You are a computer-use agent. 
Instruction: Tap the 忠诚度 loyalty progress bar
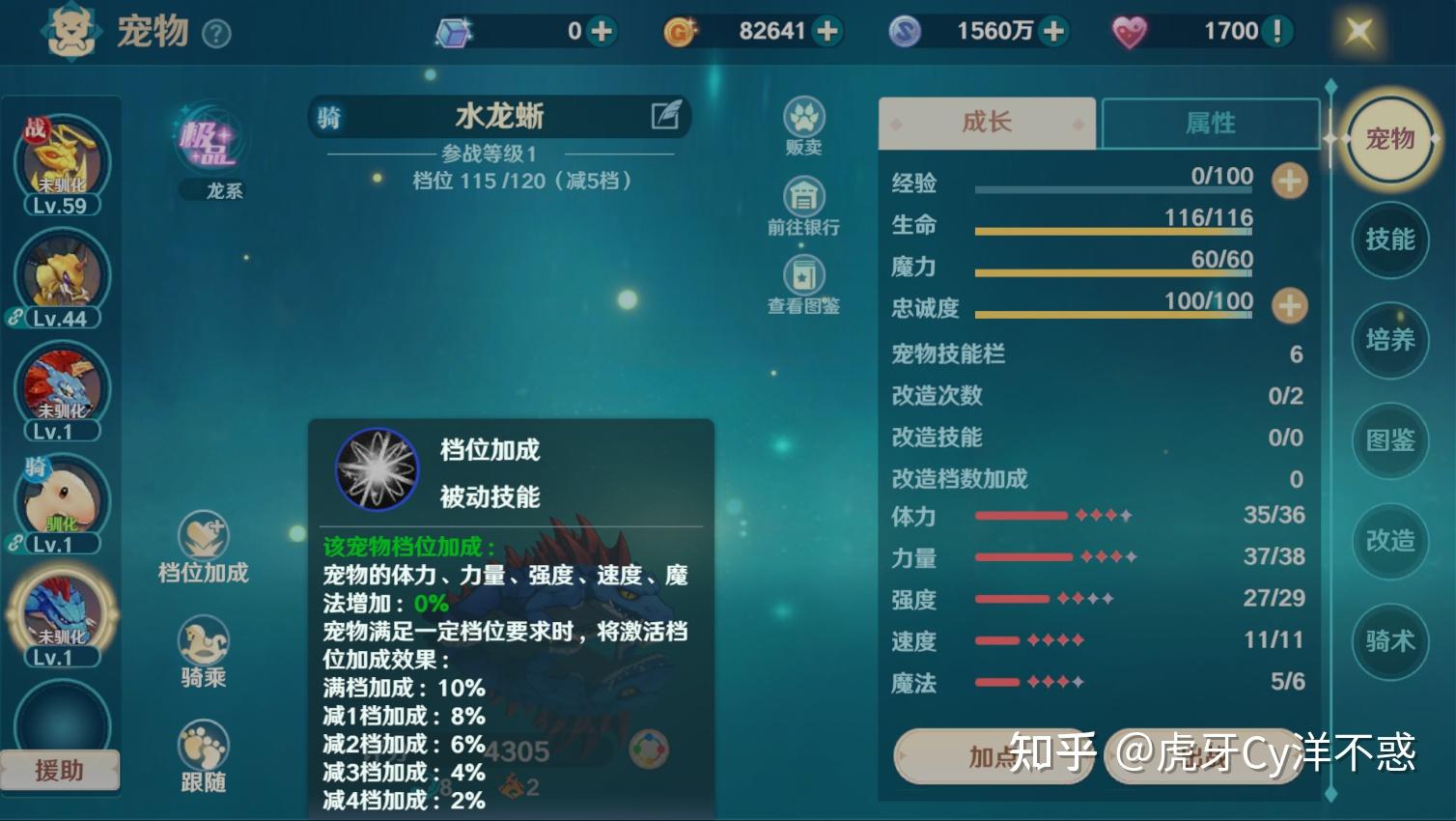point(1110,314)
